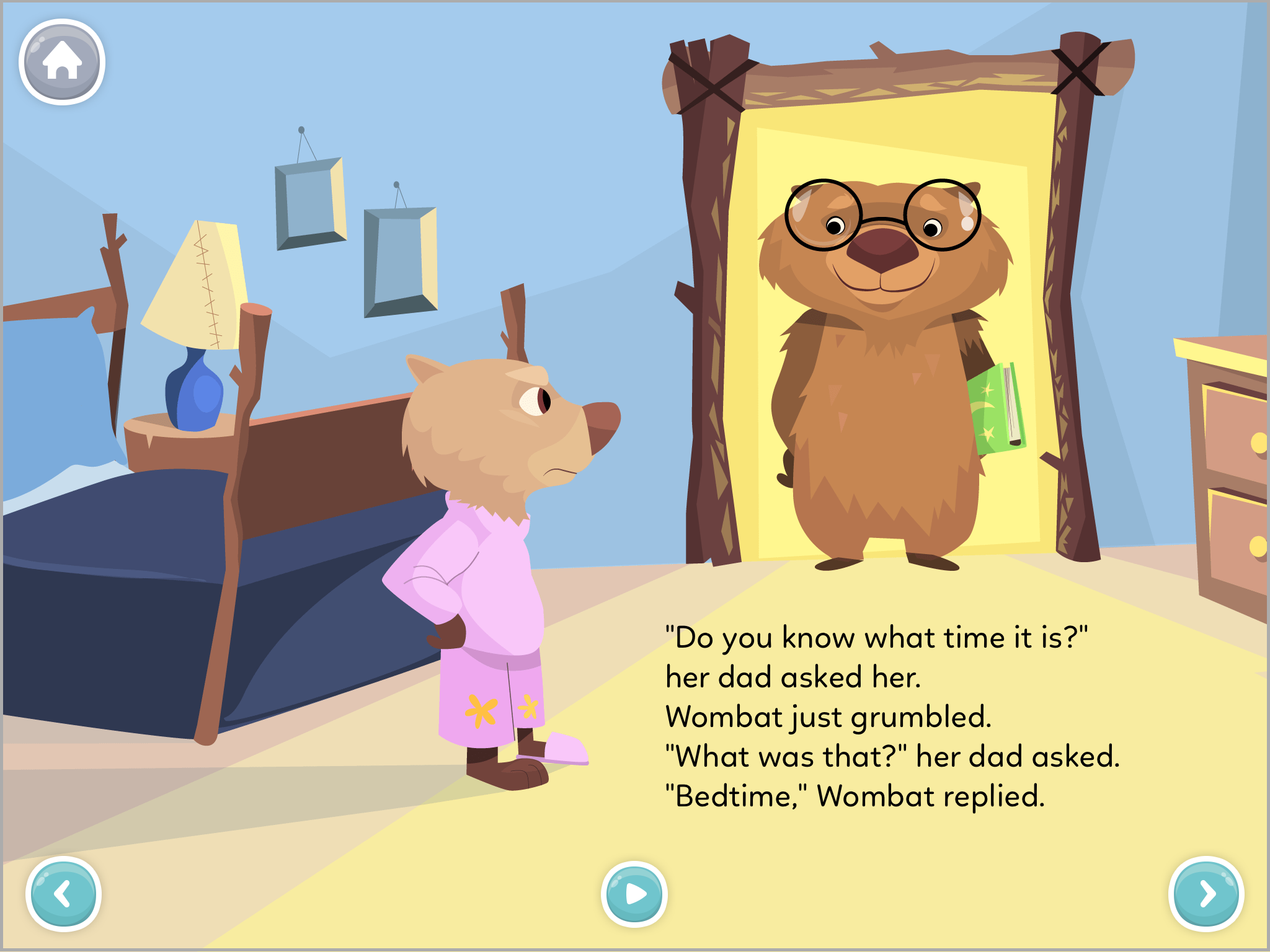
Task: Advance to the next page
Action: [x=1206, y=894]
